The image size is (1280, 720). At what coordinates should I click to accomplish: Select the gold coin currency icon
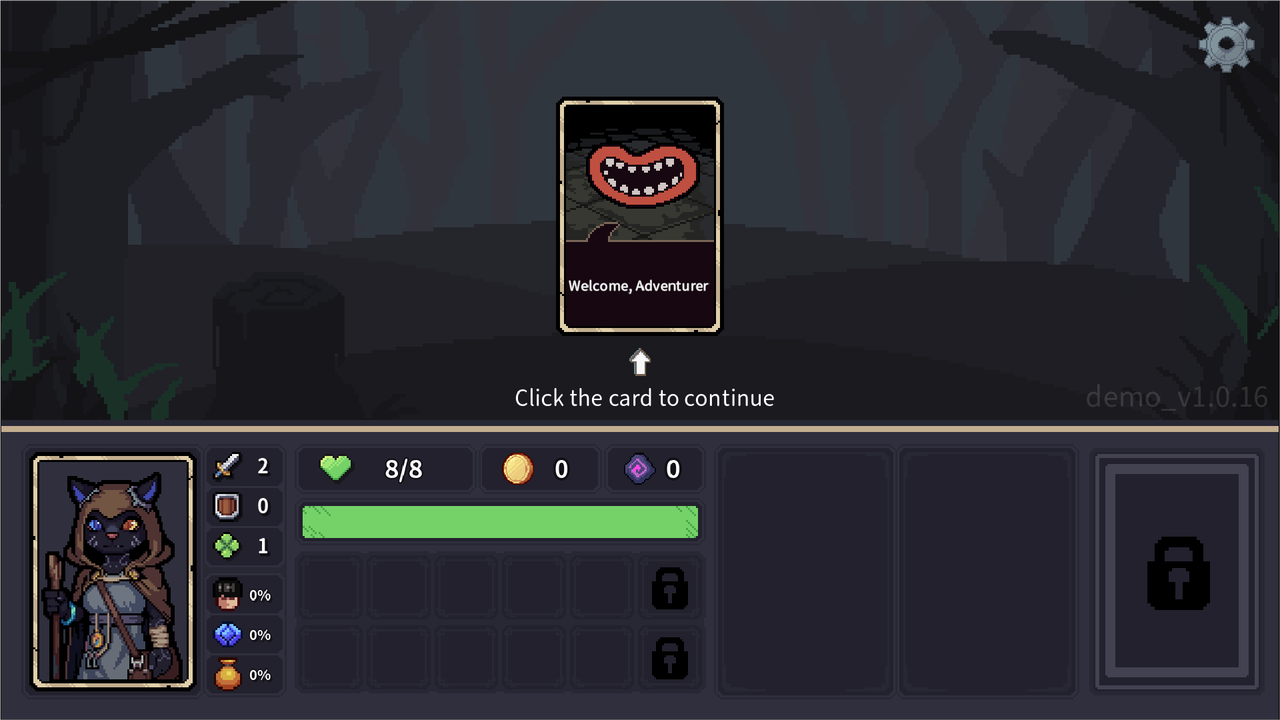(517, 468)
